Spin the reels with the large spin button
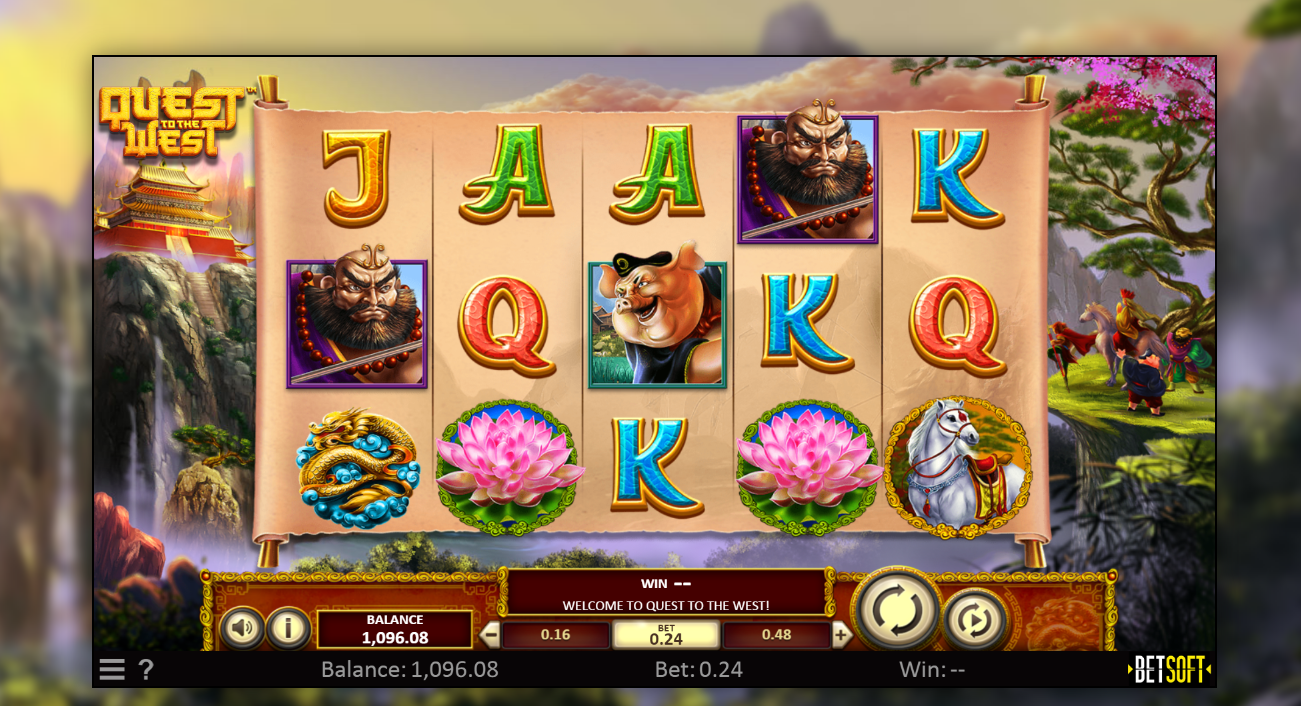1301x706 pixels. (897, 609)
